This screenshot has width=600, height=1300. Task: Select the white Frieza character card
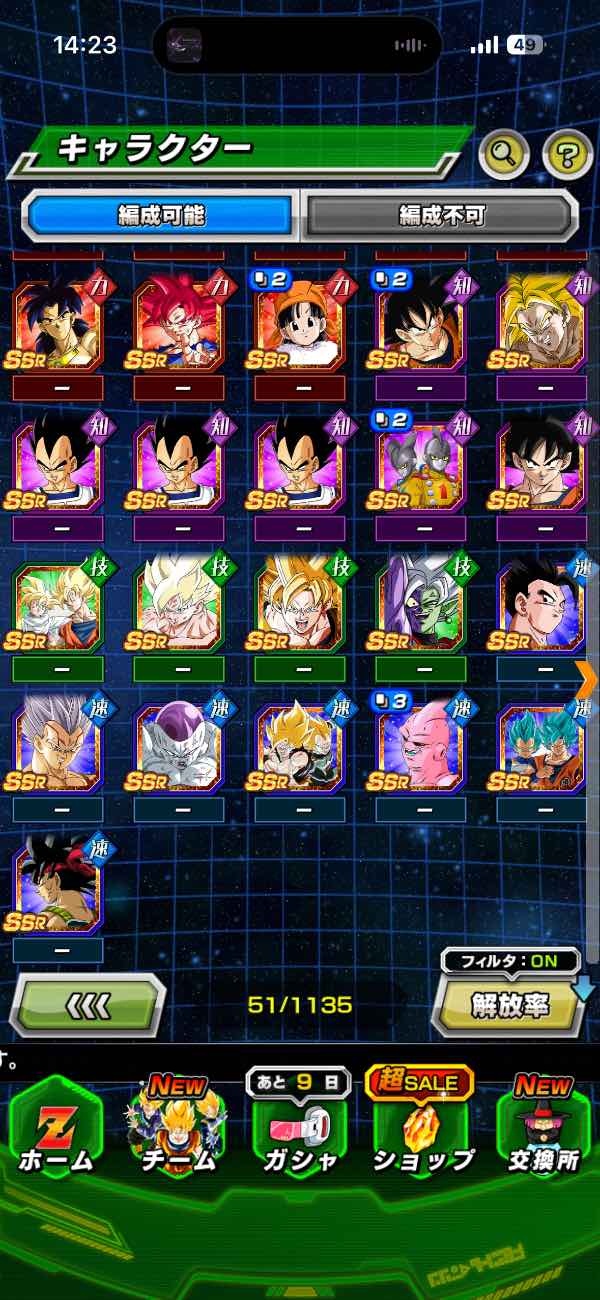pyautogui.click(x=178, y=748)
